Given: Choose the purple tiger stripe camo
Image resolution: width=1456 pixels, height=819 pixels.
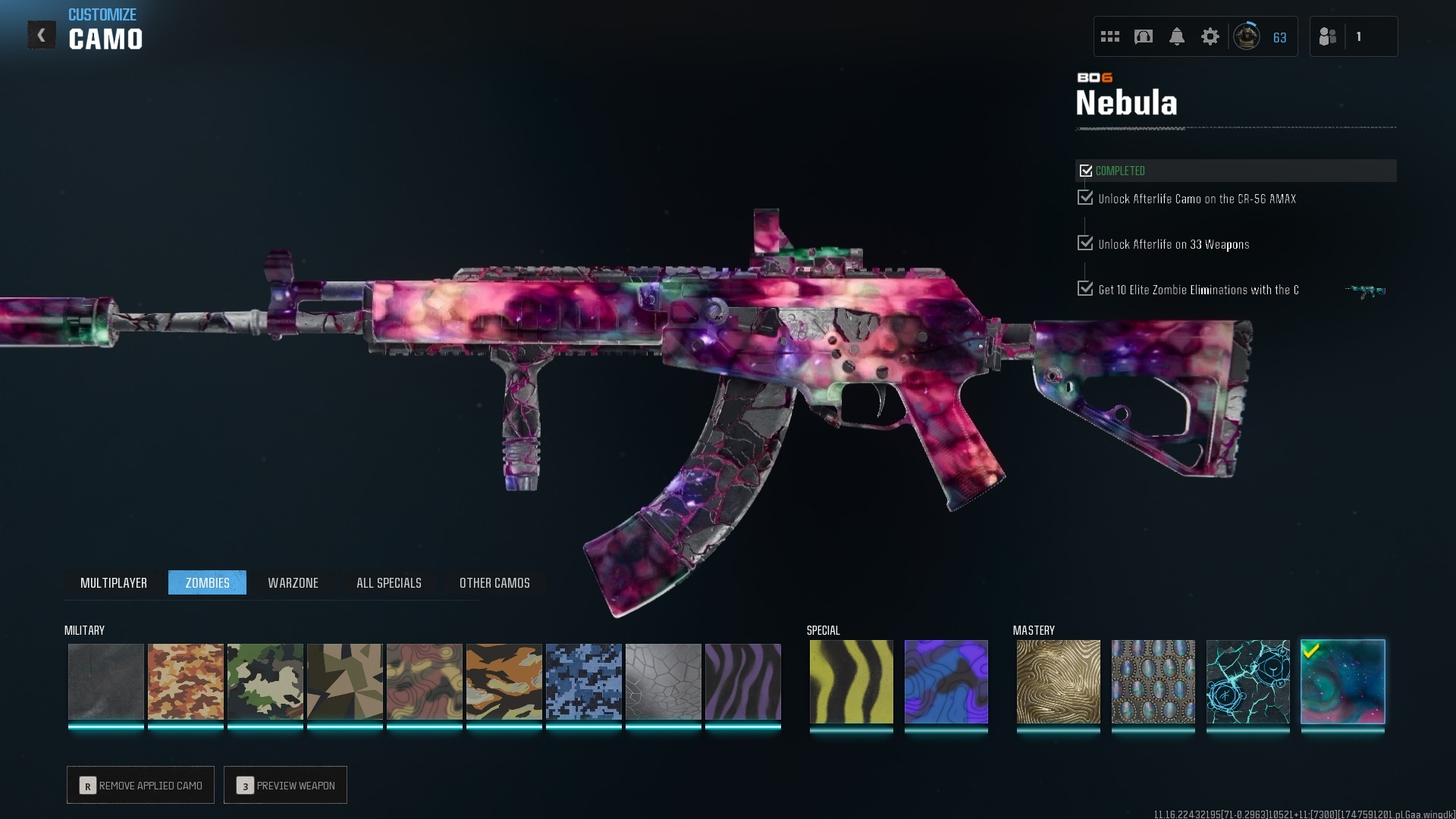Looking at the screenshot, I should pos(742,682).
